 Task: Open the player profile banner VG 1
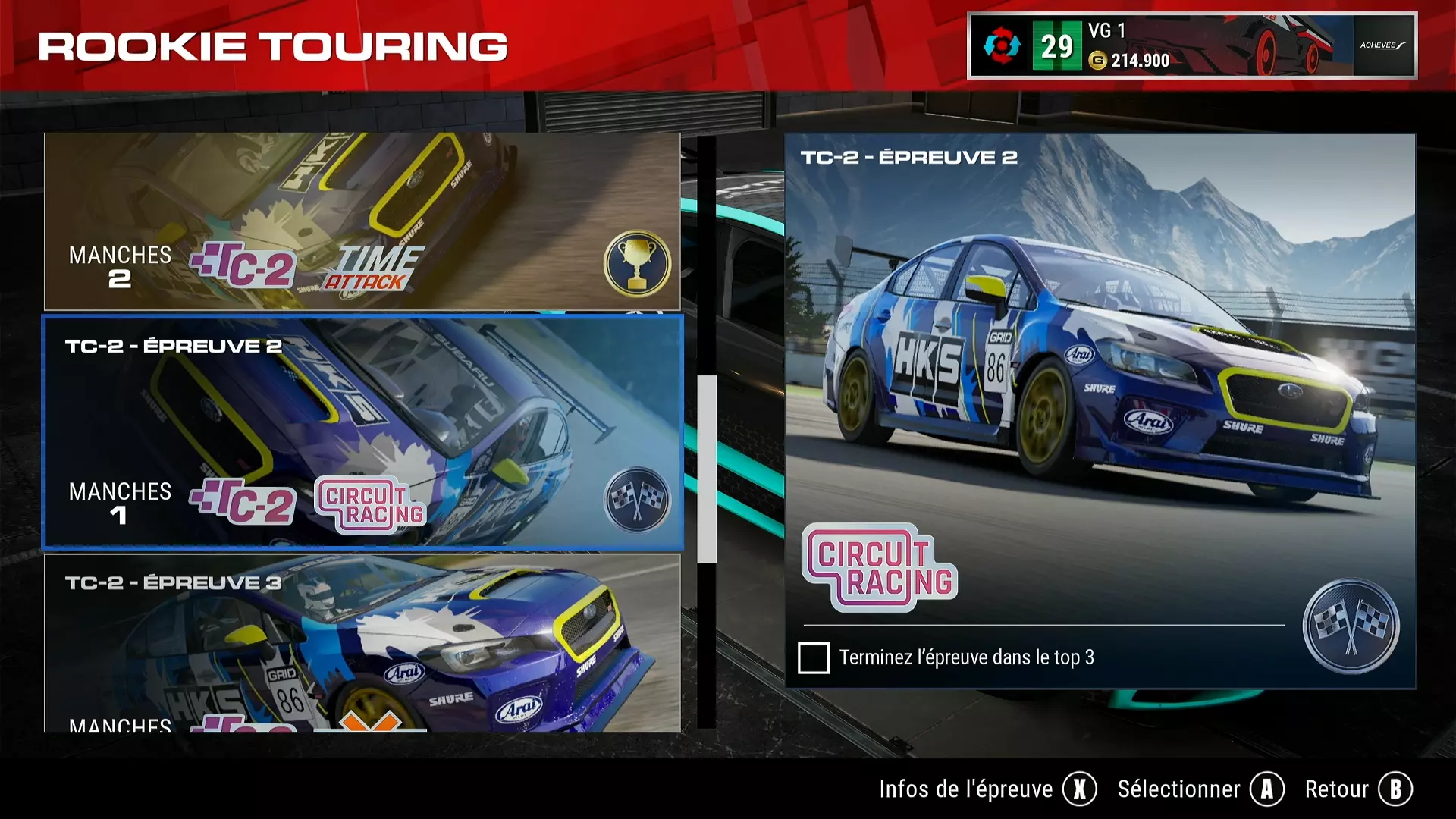(1191, 45)
